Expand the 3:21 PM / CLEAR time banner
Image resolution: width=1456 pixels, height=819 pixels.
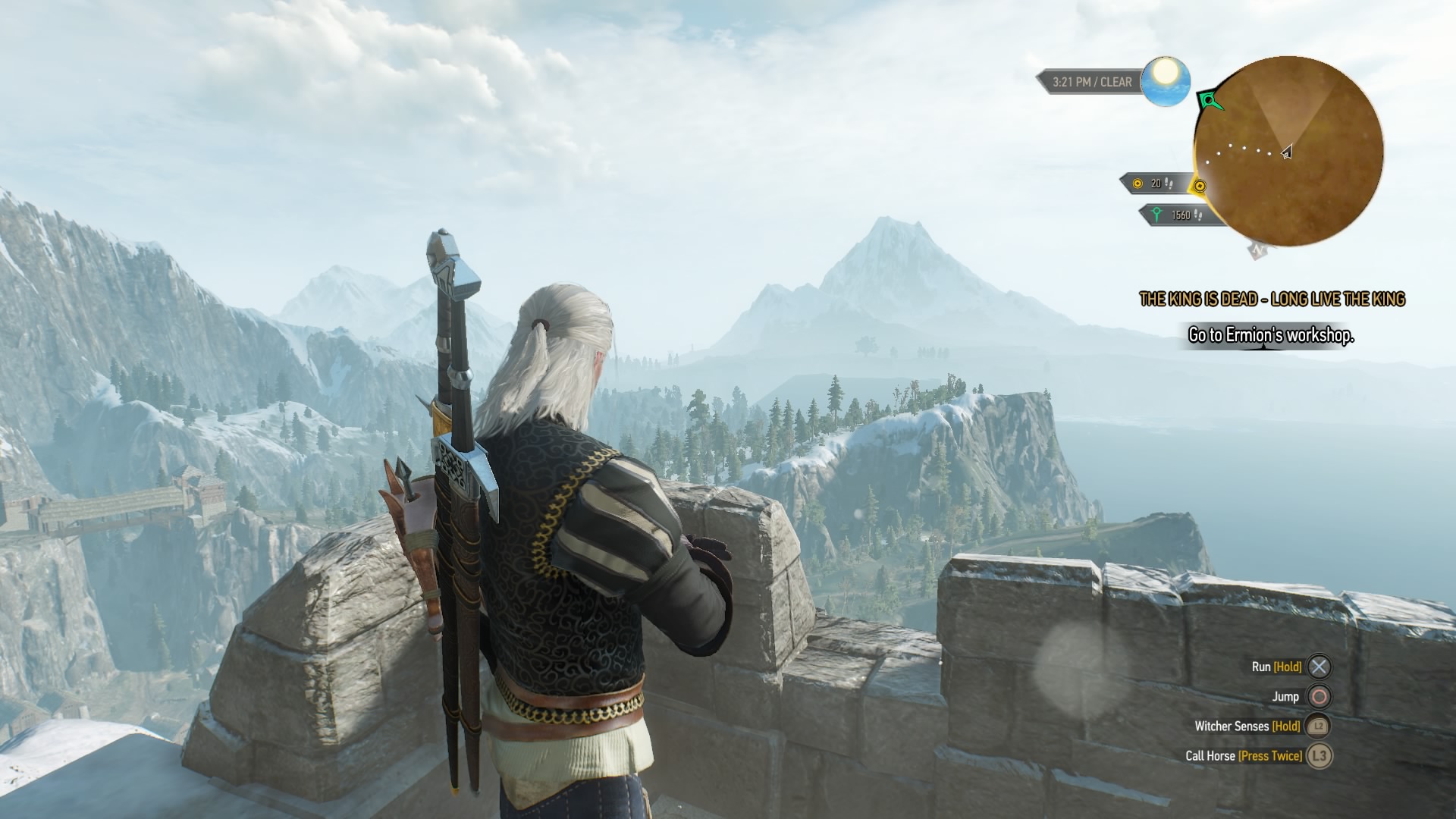(x=1092, y=81)
